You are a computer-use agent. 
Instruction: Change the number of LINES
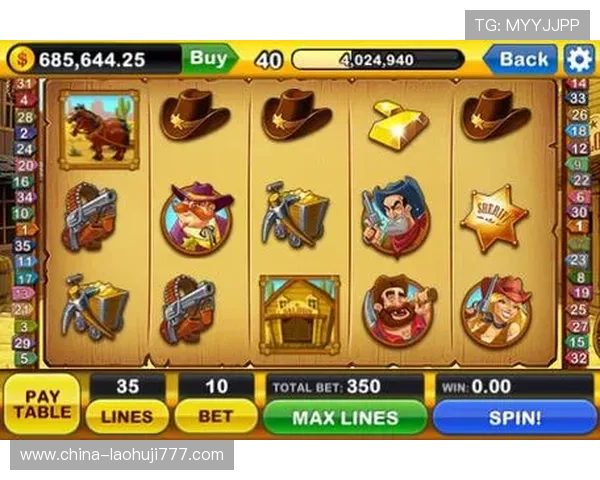127,416
